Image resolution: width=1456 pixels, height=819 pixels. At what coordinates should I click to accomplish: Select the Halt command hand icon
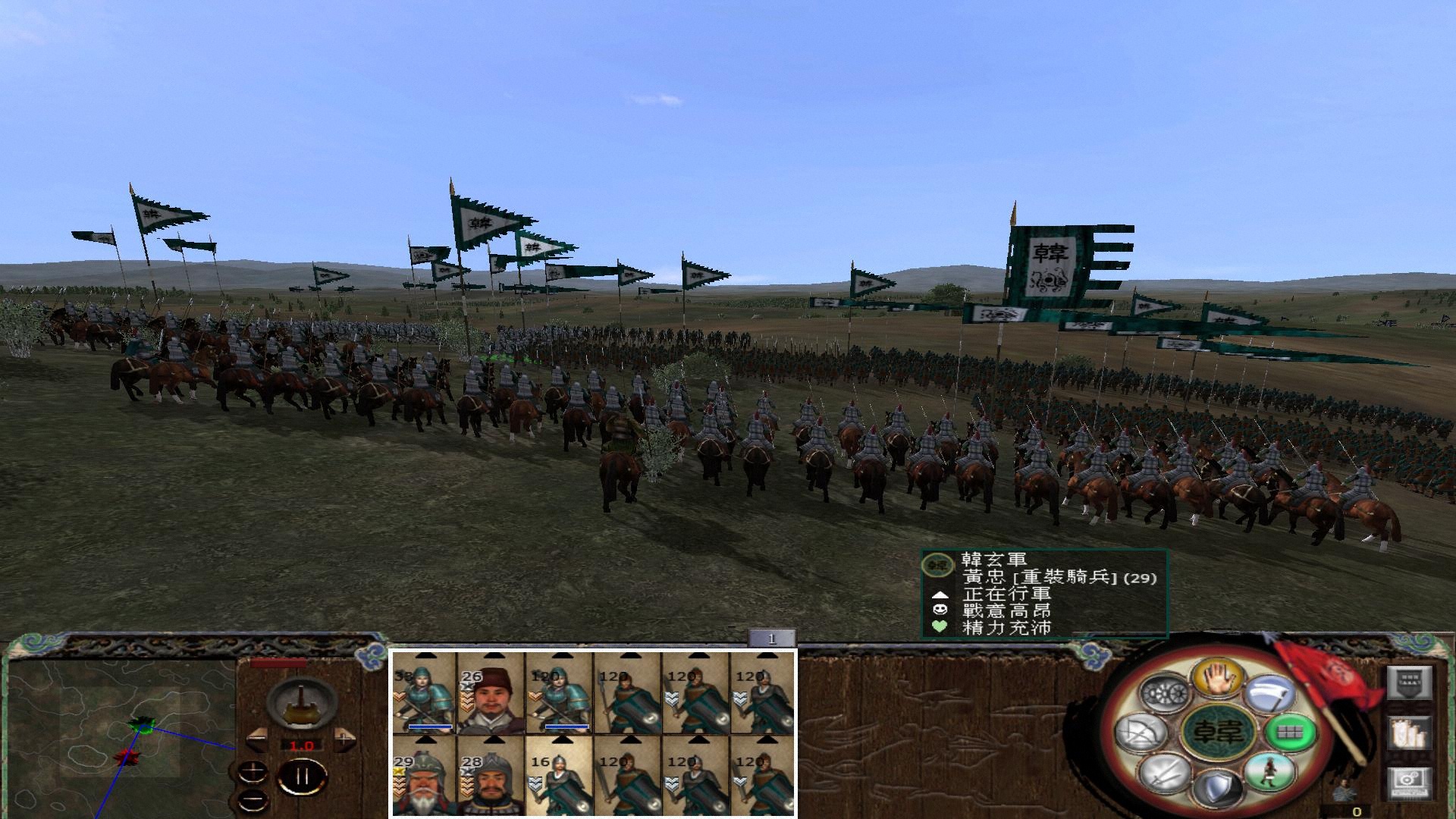pos(1219,679)
